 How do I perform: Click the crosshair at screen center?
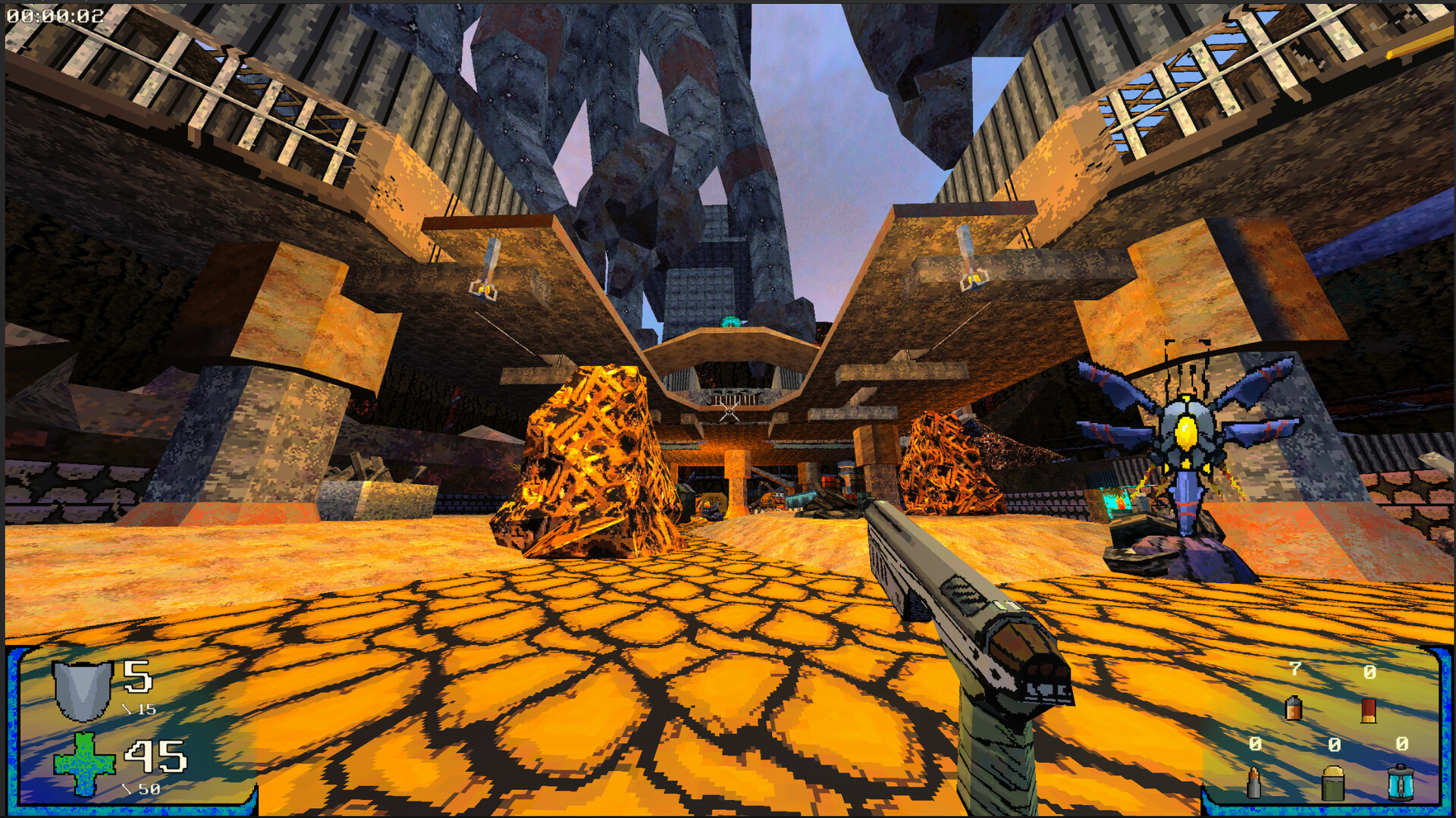[728, 409]
